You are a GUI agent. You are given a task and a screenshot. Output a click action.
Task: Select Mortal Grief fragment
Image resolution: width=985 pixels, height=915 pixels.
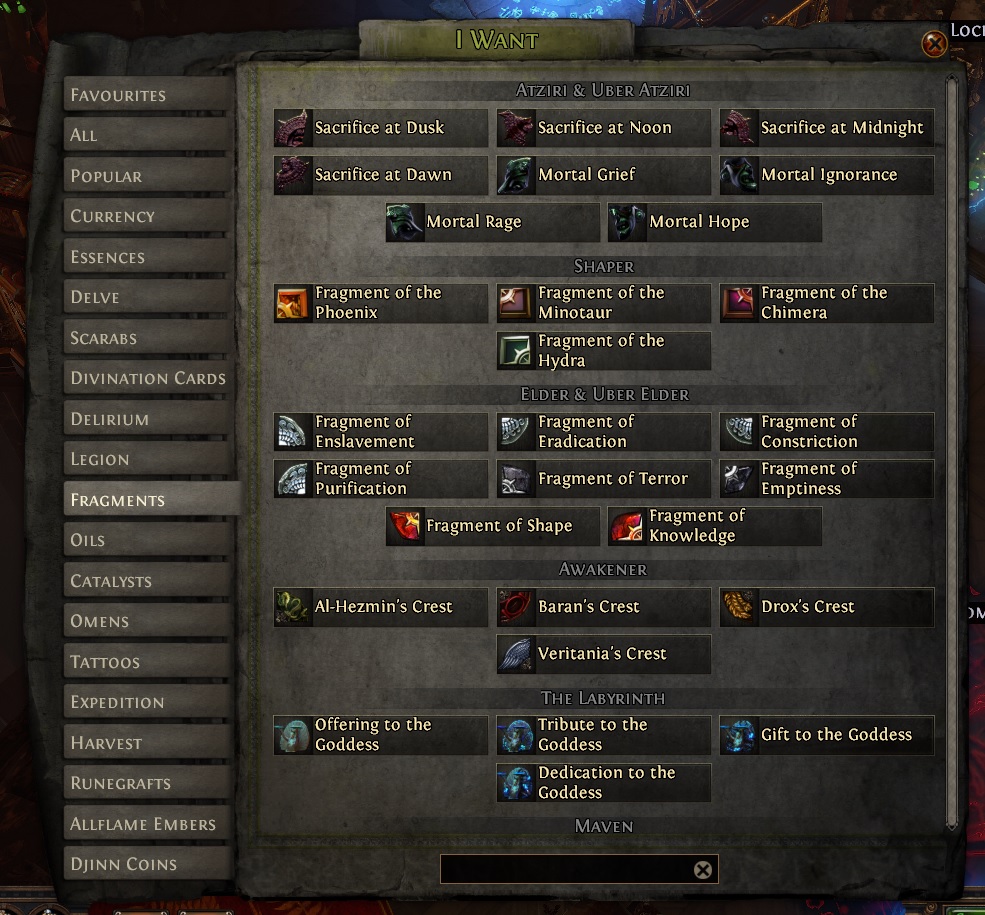point(604,175)
